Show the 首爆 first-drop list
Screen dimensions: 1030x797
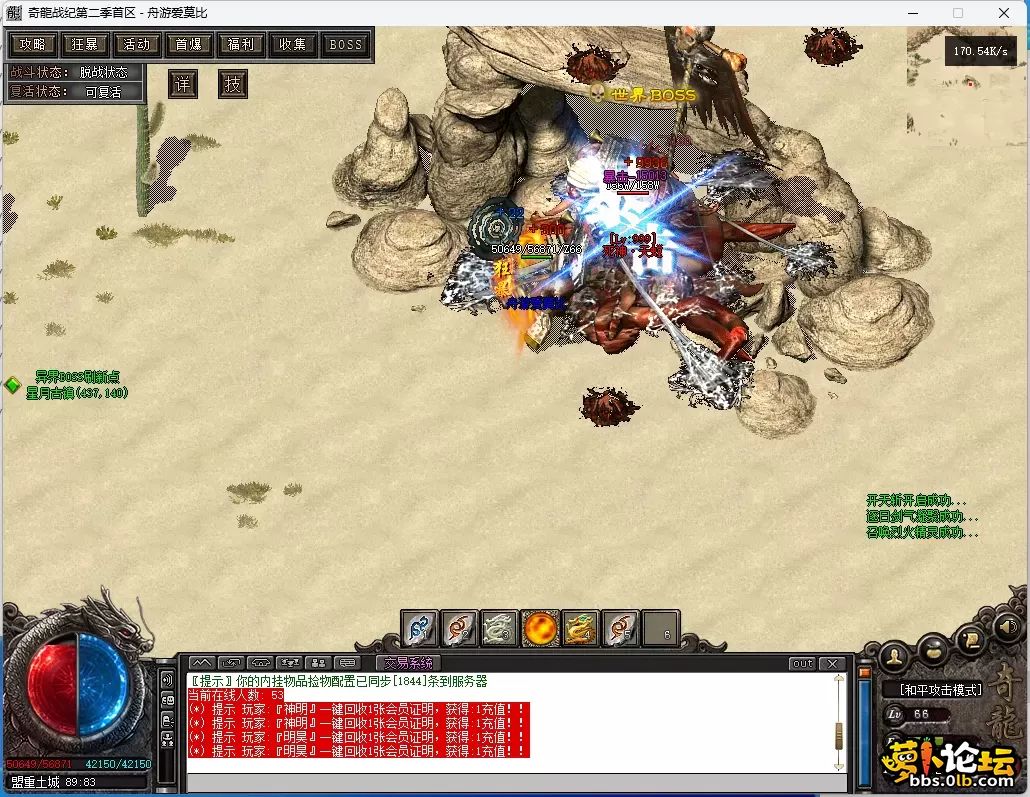[x=189, y=44]
